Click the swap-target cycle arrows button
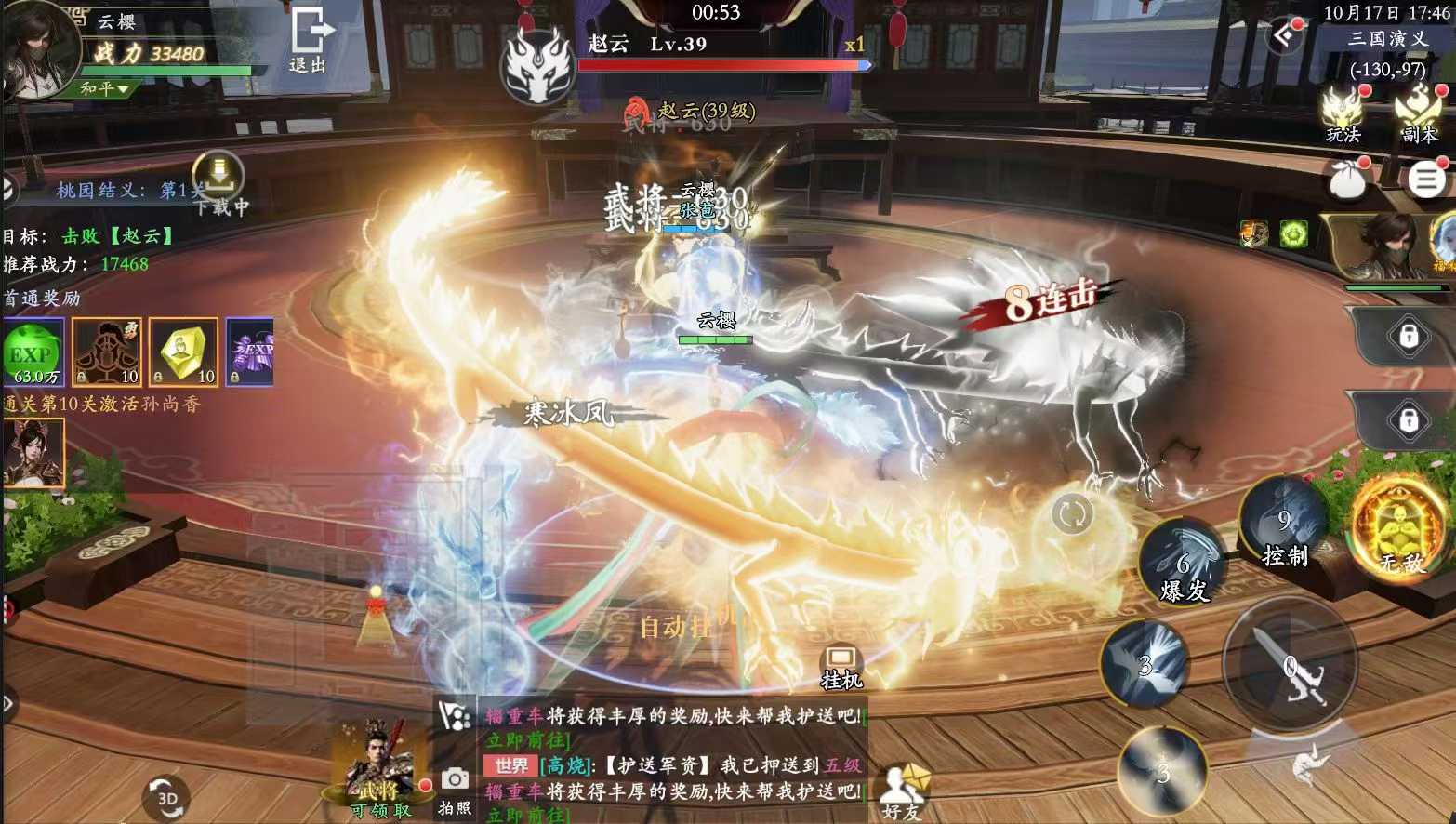The height and width of the screenshot is (824, 1456). 1072,513
